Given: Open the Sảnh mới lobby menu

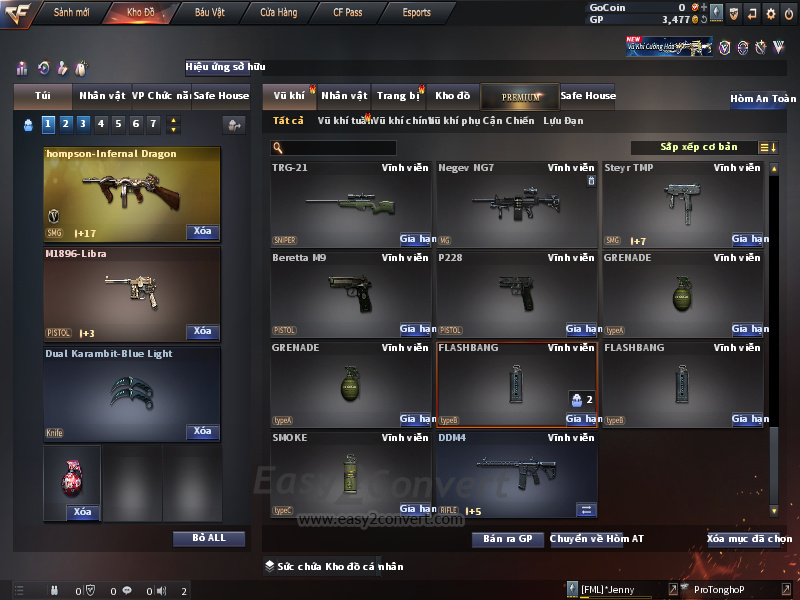Looking at the screenshot, I should pos(71,13).
